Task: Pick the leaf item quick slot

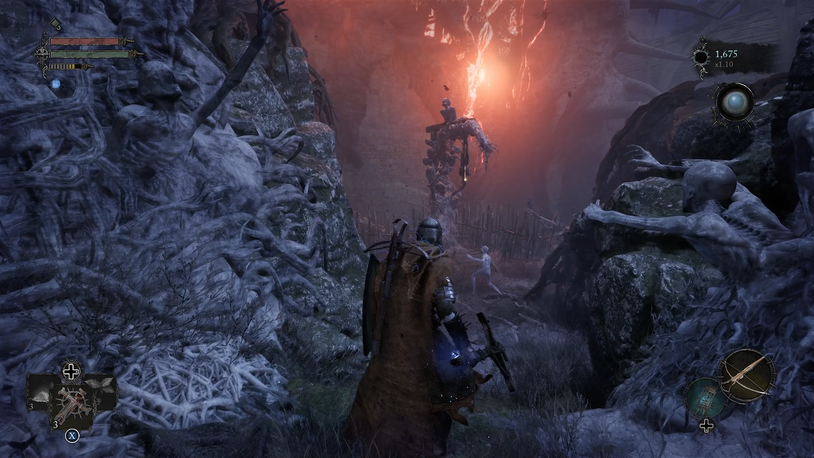Action: coord(101,385)
